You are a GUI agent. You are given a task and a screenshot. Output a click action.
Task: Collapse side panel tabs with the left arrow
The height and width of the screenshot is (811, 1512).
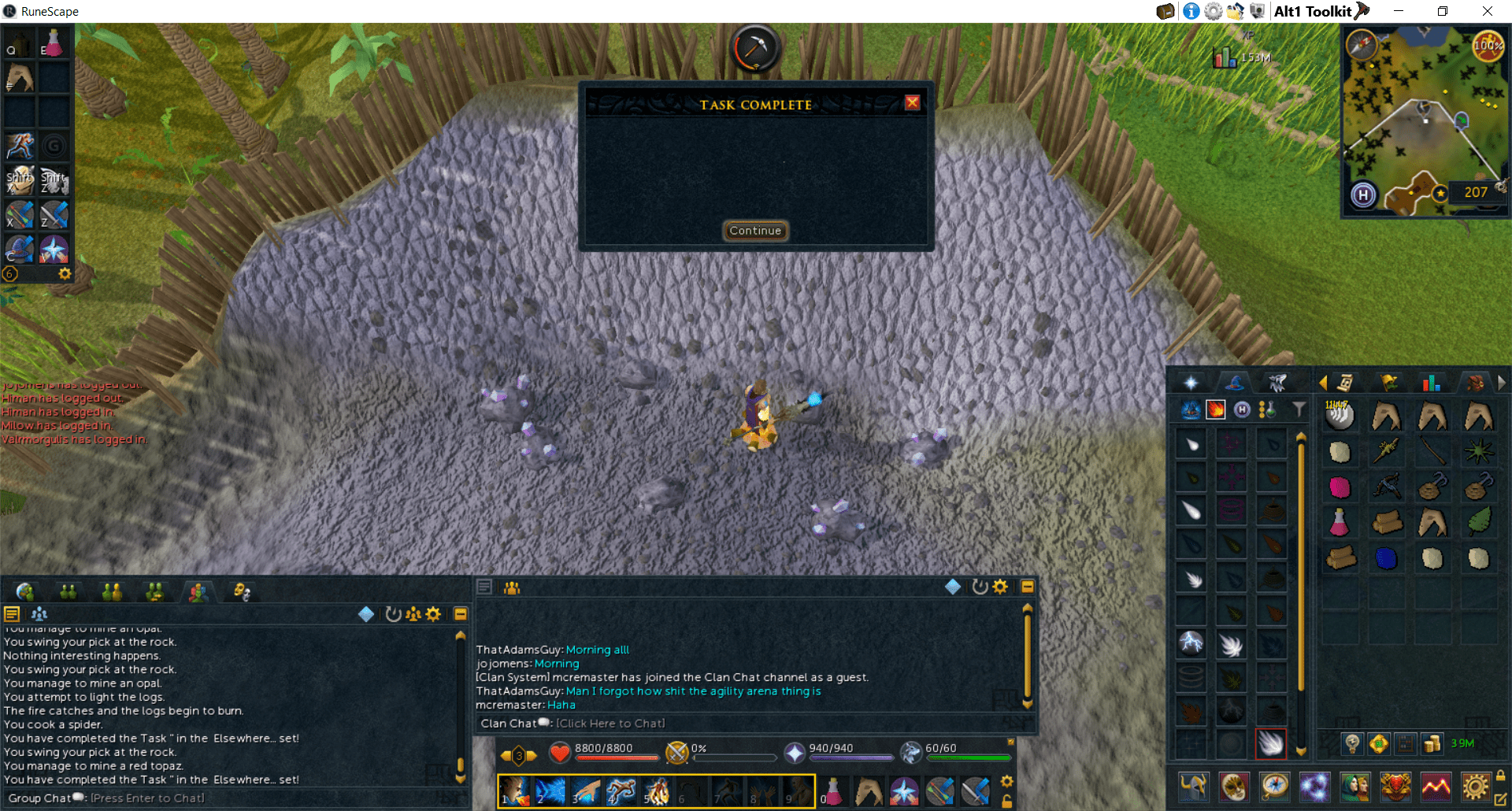click(x=1323, y=383)
